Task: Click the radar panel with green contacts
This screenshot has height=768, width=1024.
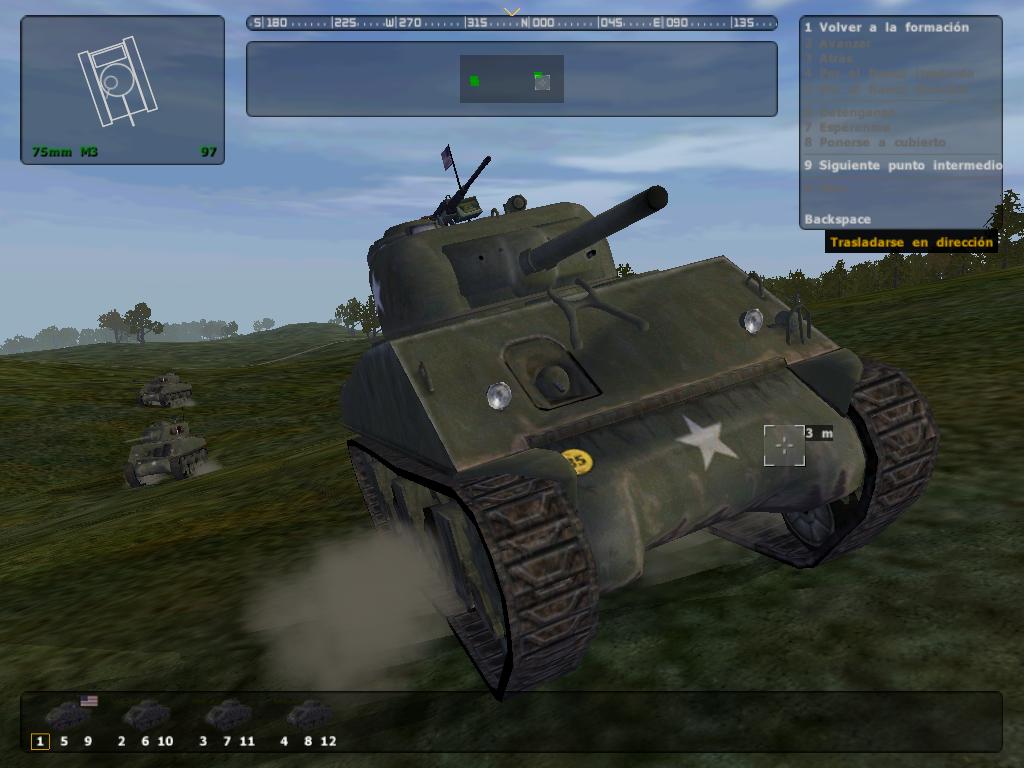Action: (x=511, y=79)
